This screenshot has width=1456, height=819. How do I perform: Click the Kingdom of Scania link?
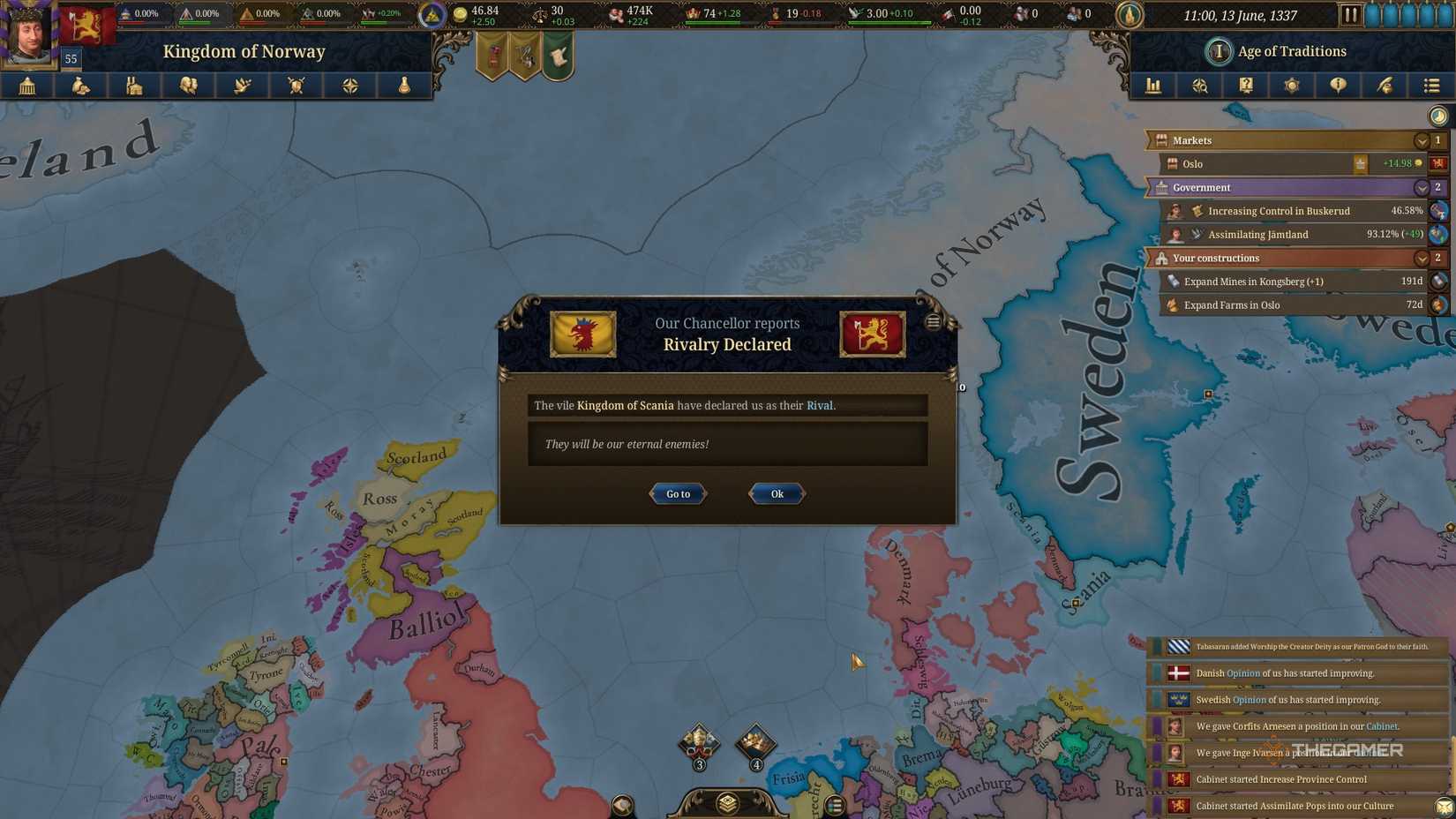click(626, 405)
